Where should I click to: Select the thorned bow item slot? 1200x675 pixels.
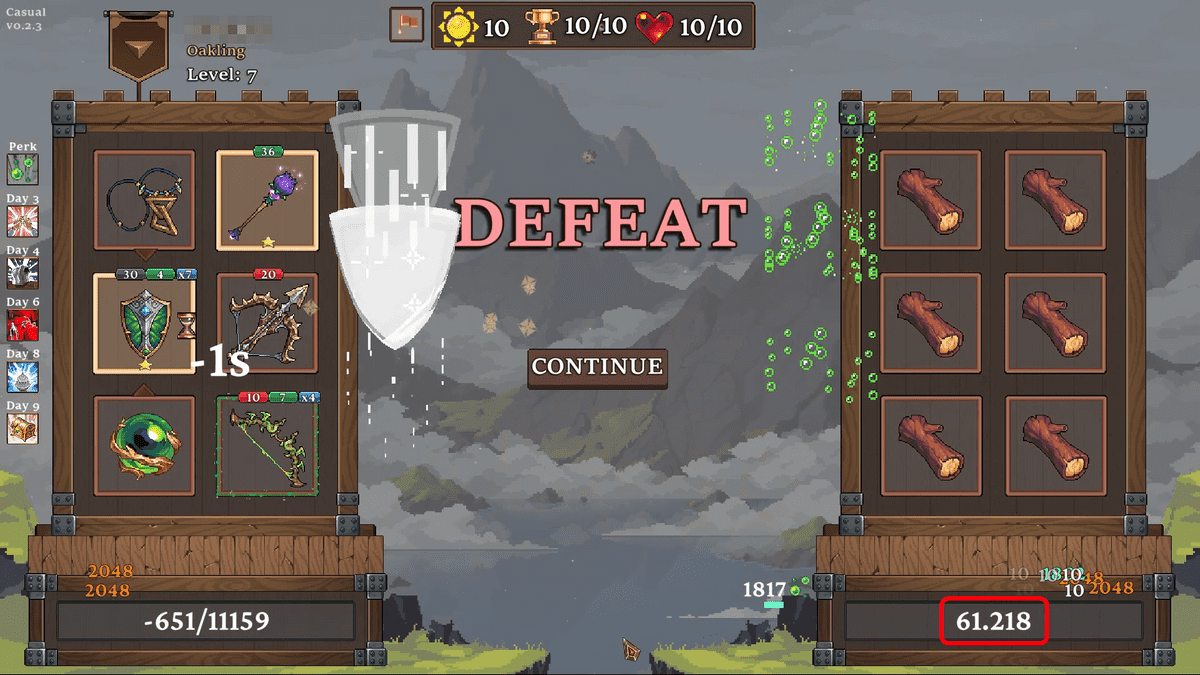(x=267, y=323)
